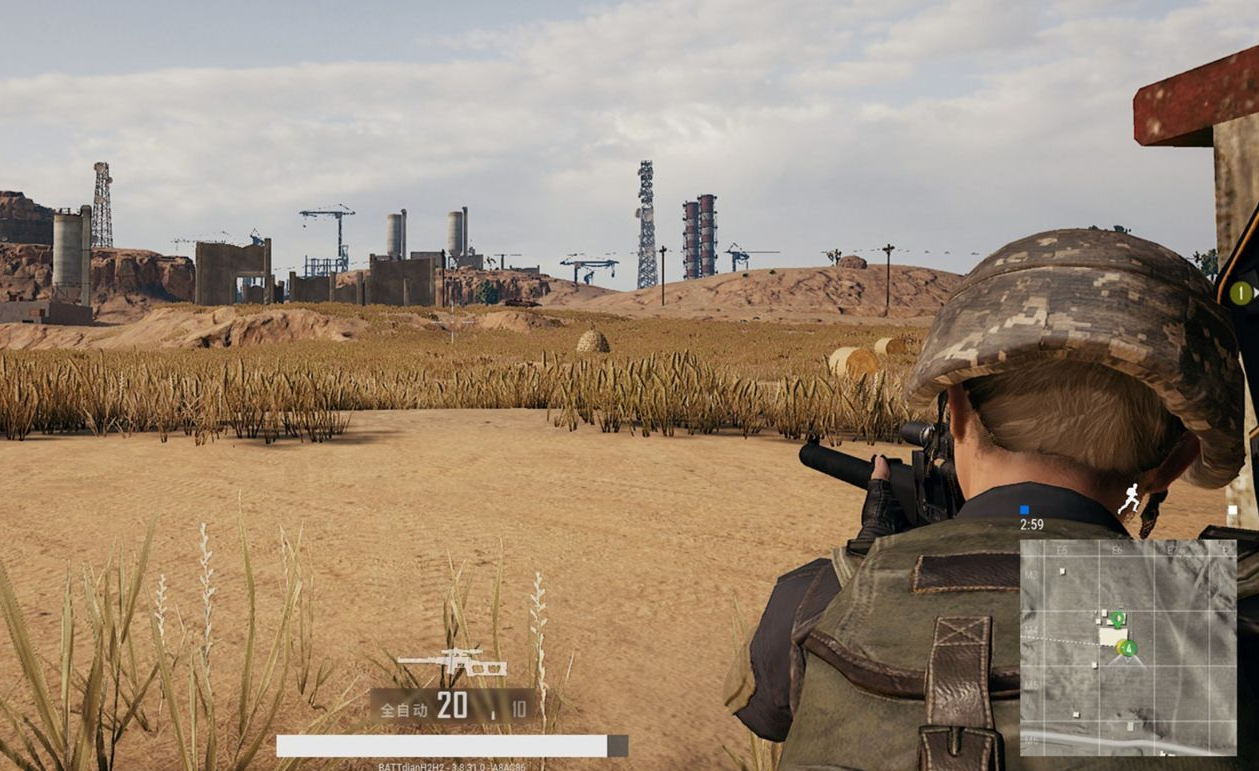Select the green location pin on minimap
The height and width of the screenshot is (771, 1259).
[x=1118, y=619]
